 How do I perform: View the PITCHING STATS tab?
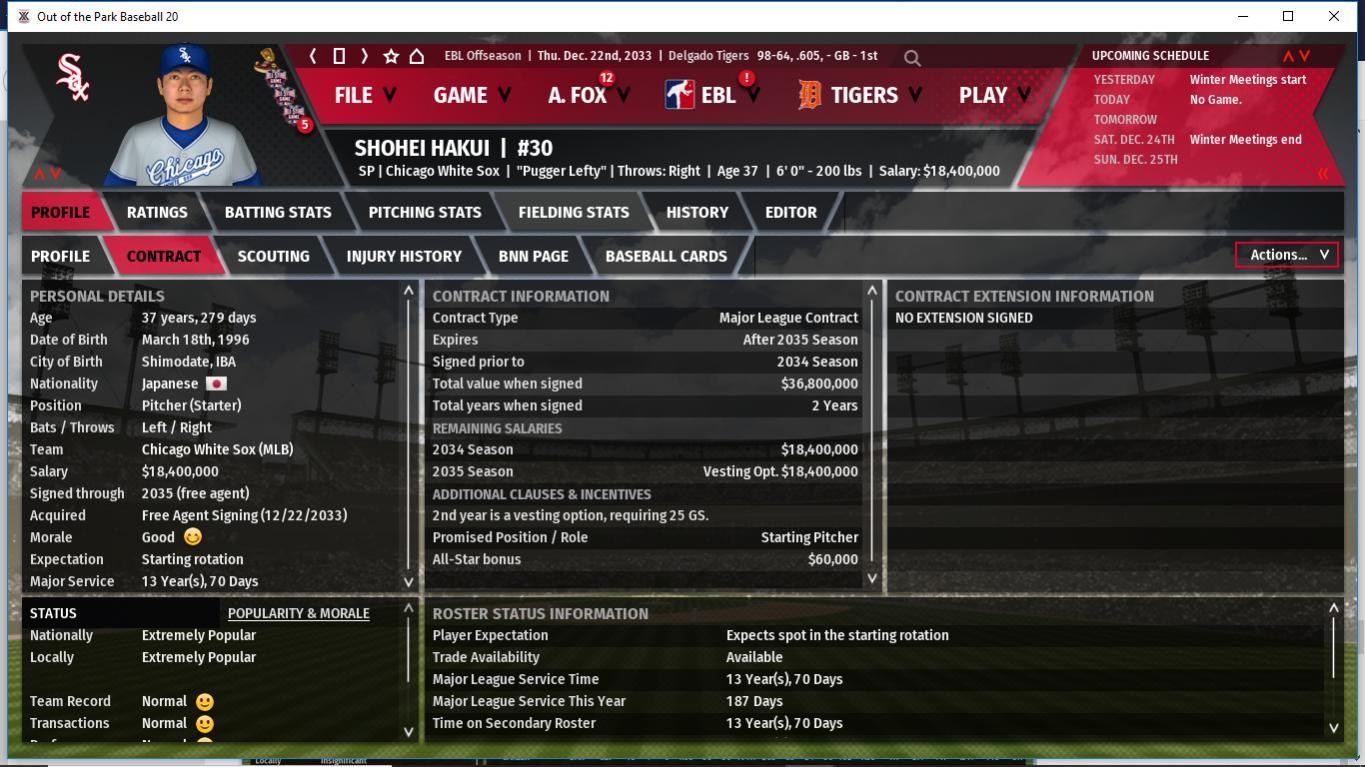pyautogui.click(x=425, y=212)
